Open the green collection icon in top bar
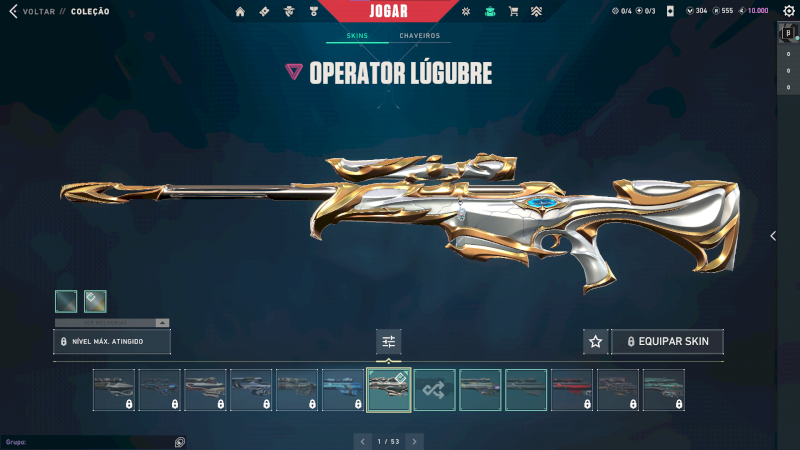 pos(489,11)
